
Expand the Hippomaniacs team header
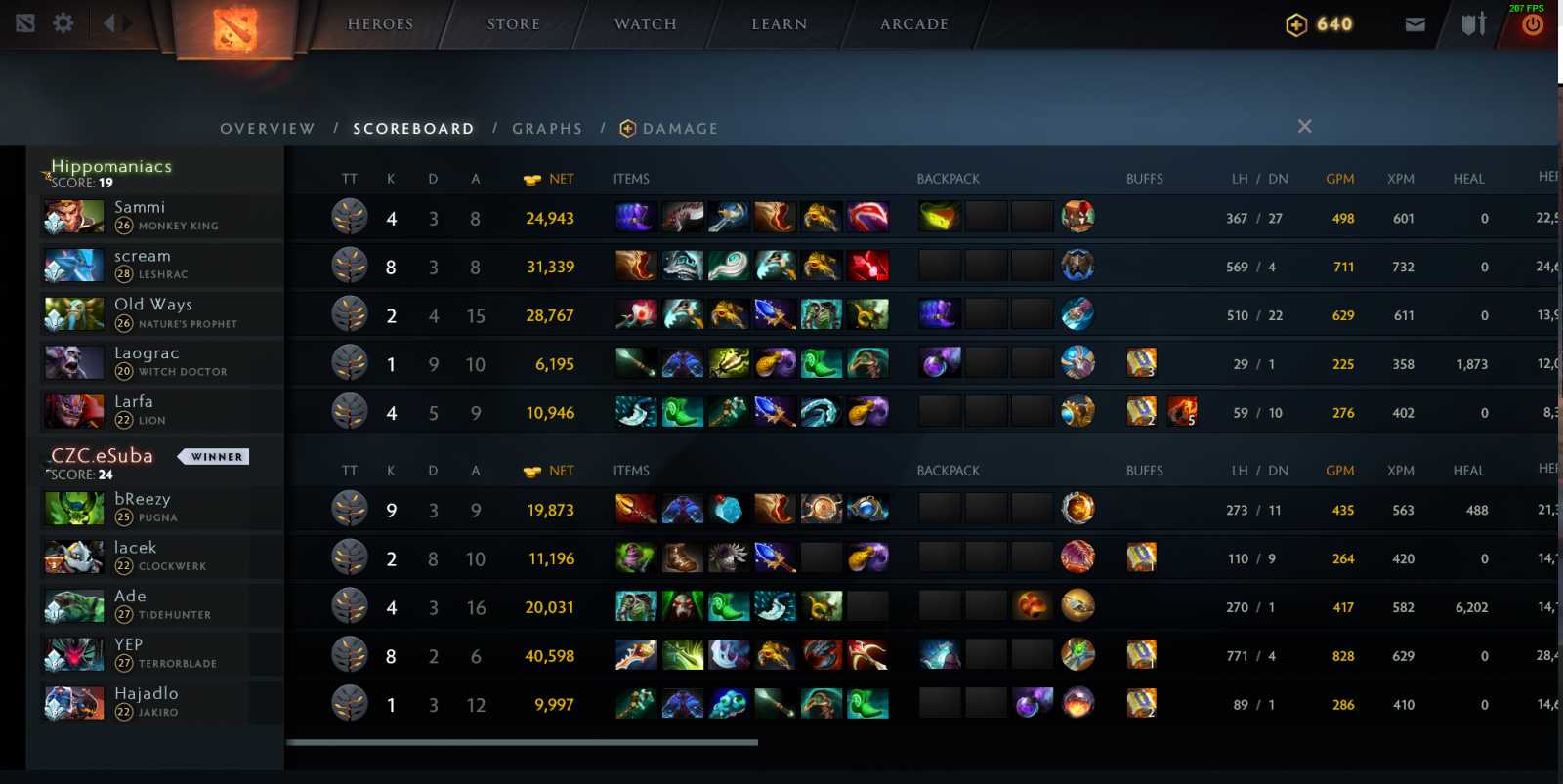[110, 166]
